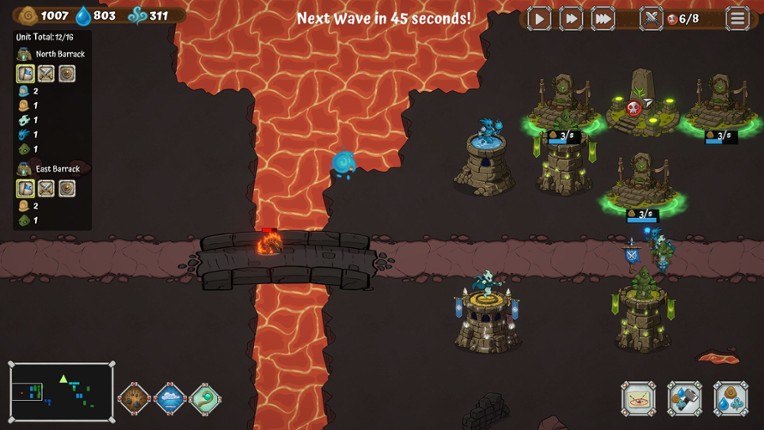Click the crossed swords wave button
This screenshot has width=764, height=430.
(652, 18)
